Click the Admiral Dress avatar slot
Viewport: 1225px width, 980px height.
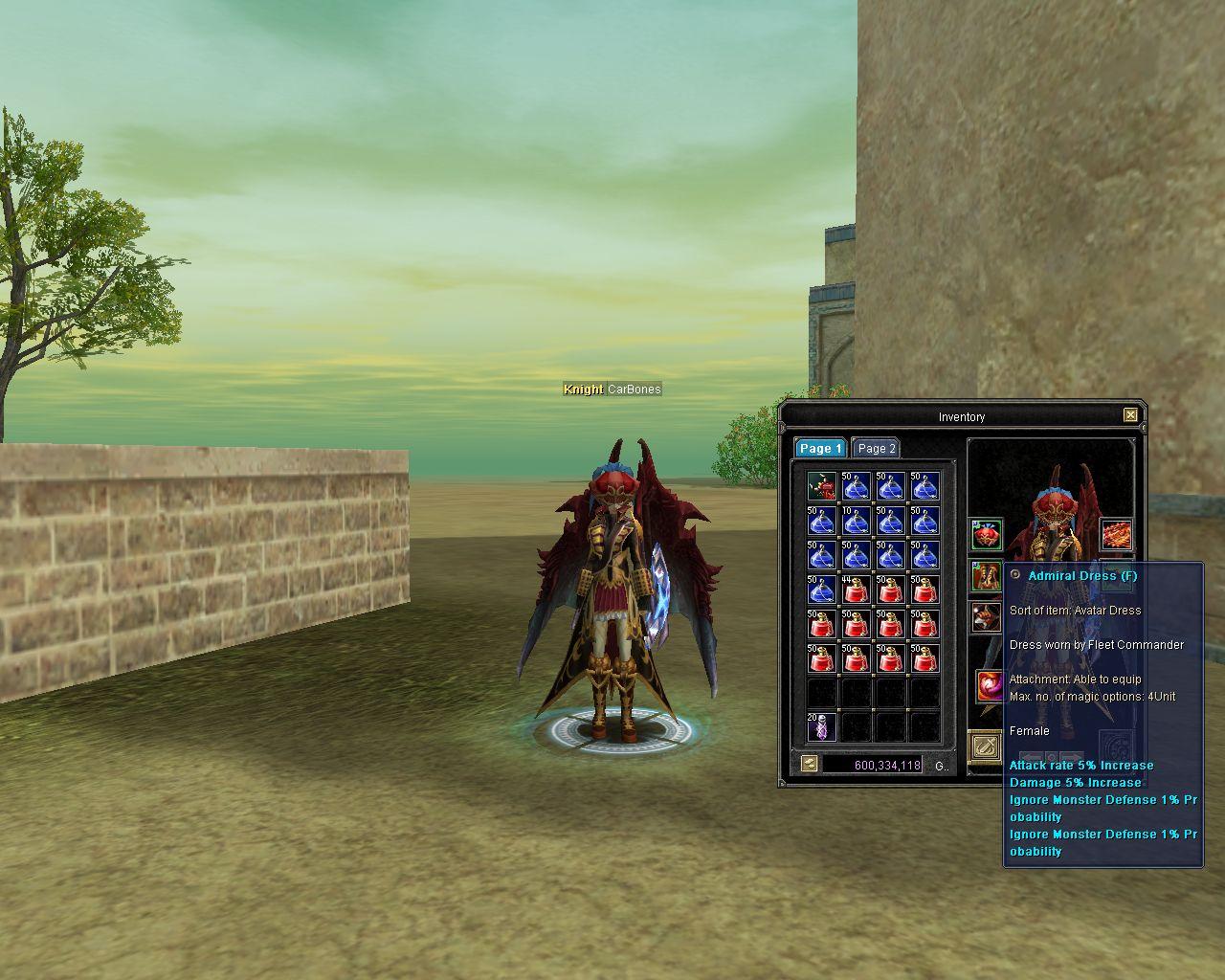987,576
